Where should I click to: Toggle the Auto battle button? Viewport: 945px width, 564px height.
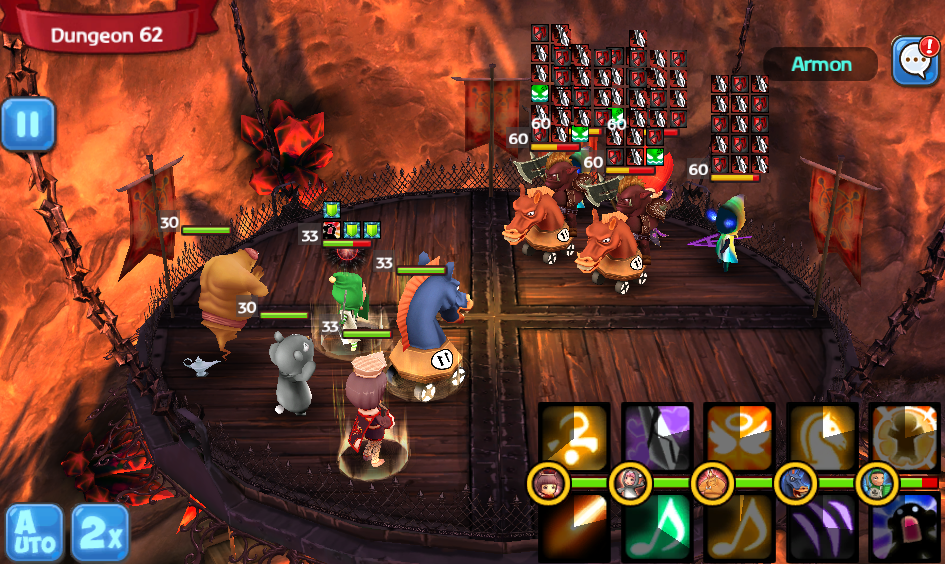[34, 532]
